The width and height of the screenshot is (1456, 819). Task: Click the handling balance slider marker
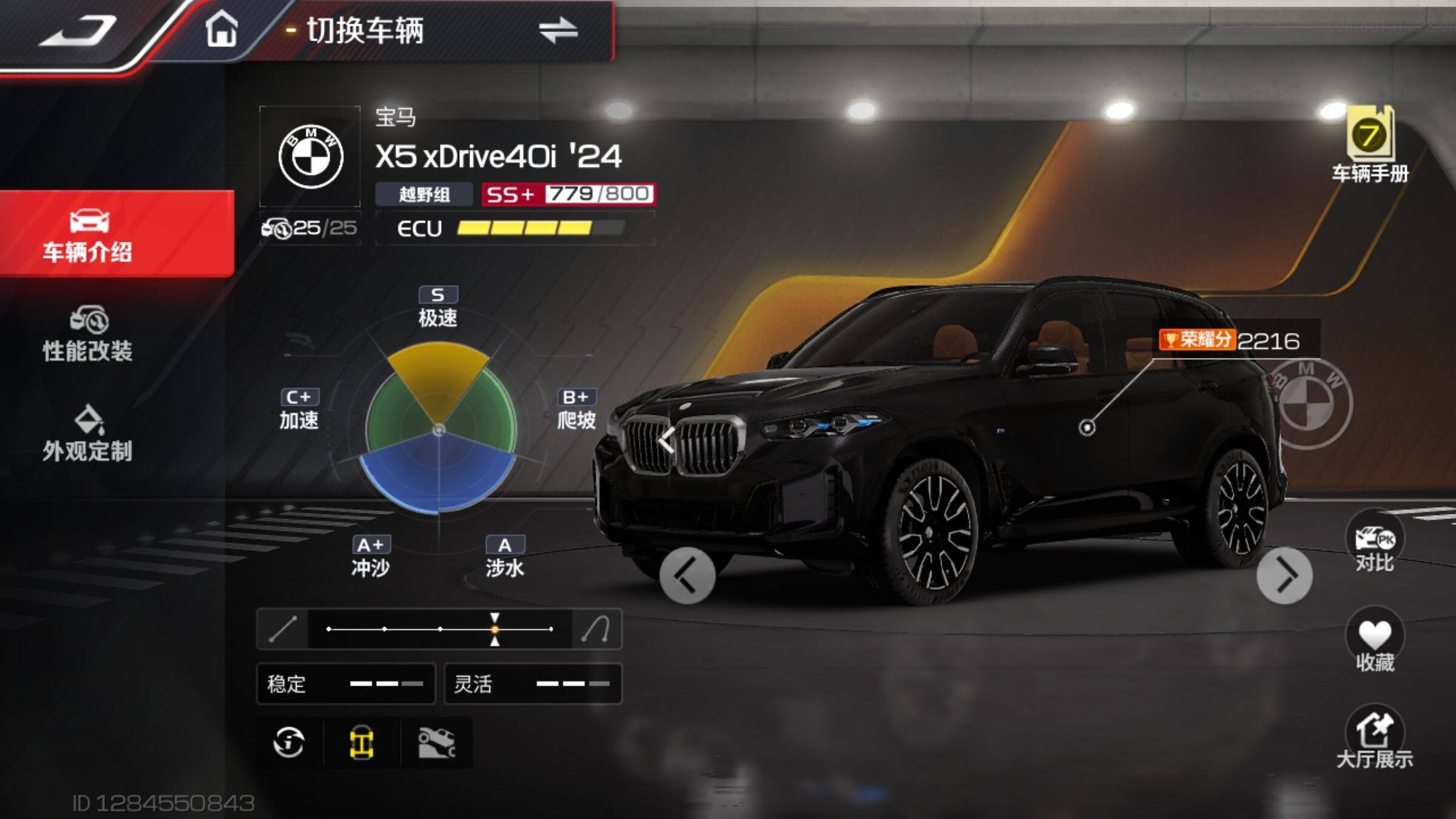495,629
